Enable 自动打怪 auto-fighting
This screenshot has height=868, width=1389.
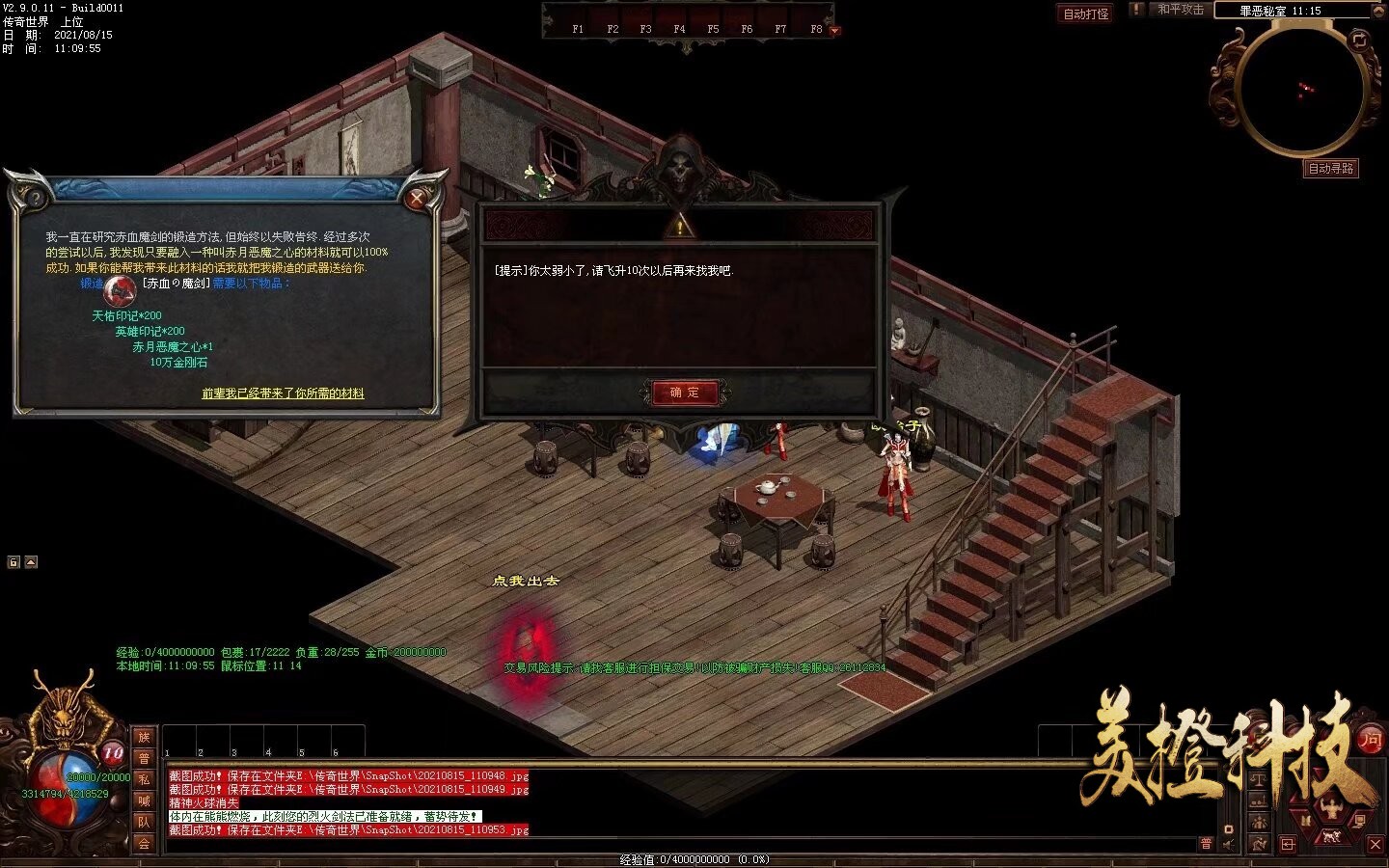coord(1086,12)
